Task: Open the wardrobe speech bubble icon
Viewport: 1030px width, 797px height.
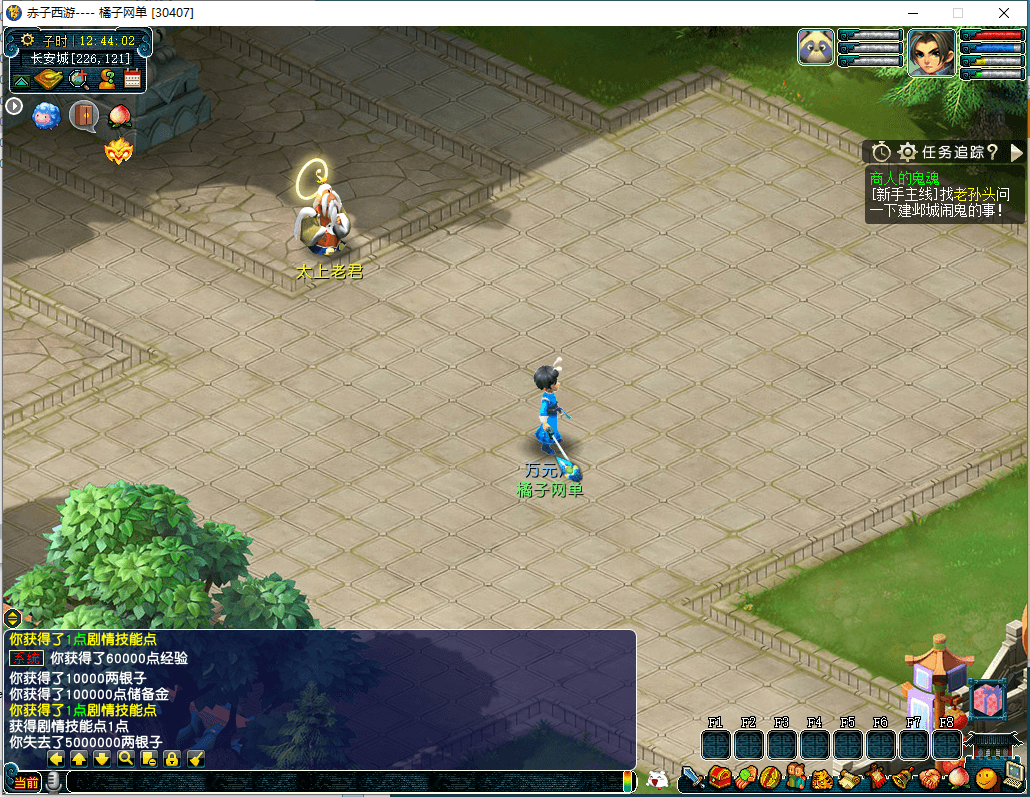Action: click(84, 114)
